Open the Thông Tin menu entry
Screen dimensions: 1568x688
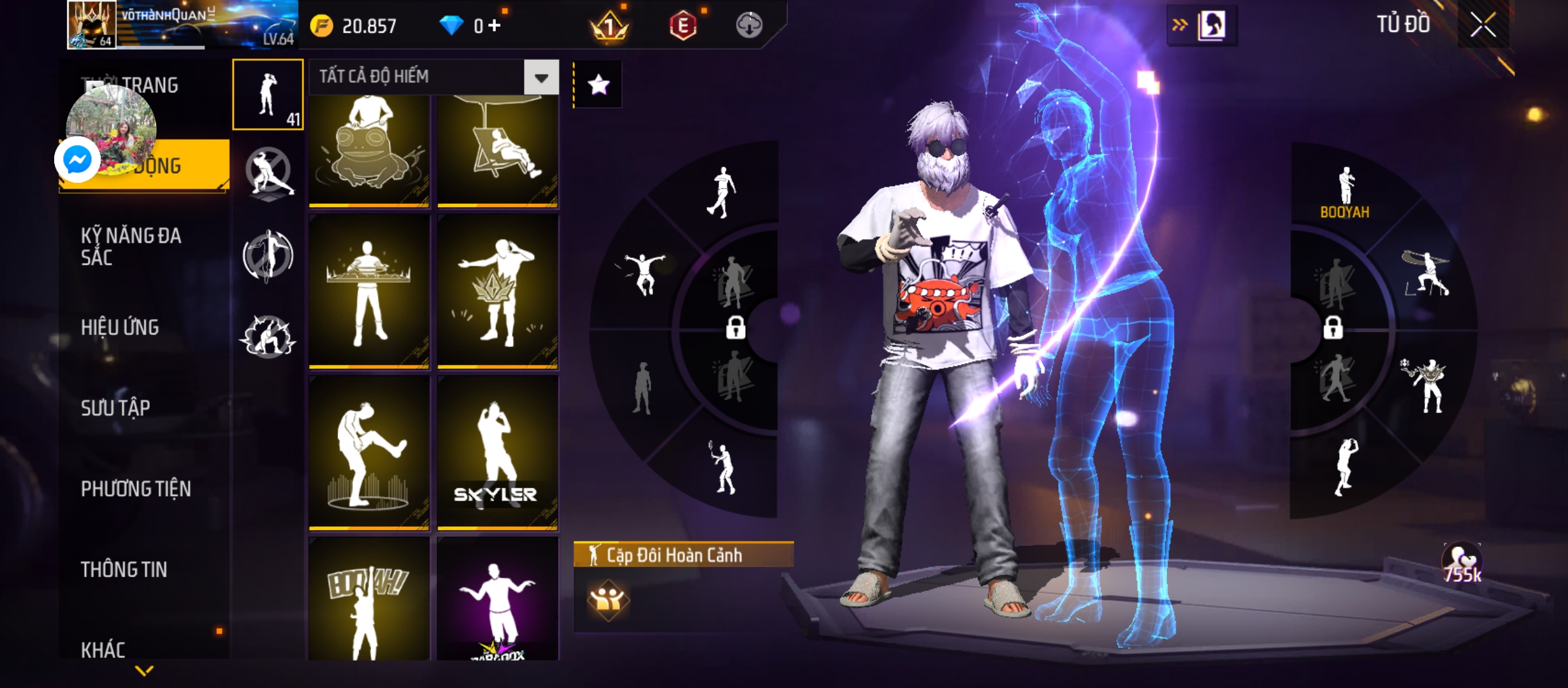pyautogui.click(x=124, y=570)
